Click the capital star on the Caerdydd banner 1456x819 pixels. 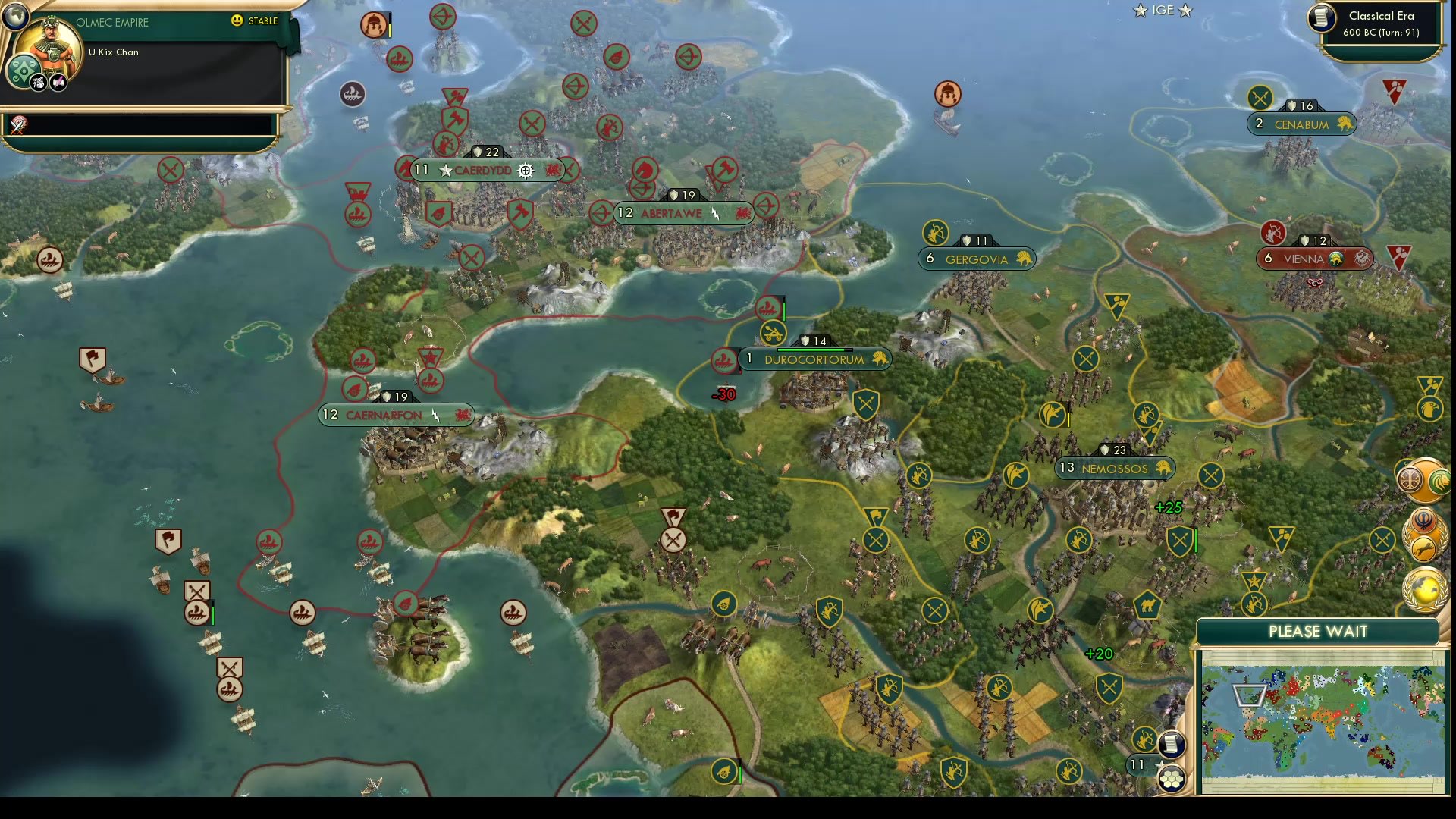click(445, 171)
